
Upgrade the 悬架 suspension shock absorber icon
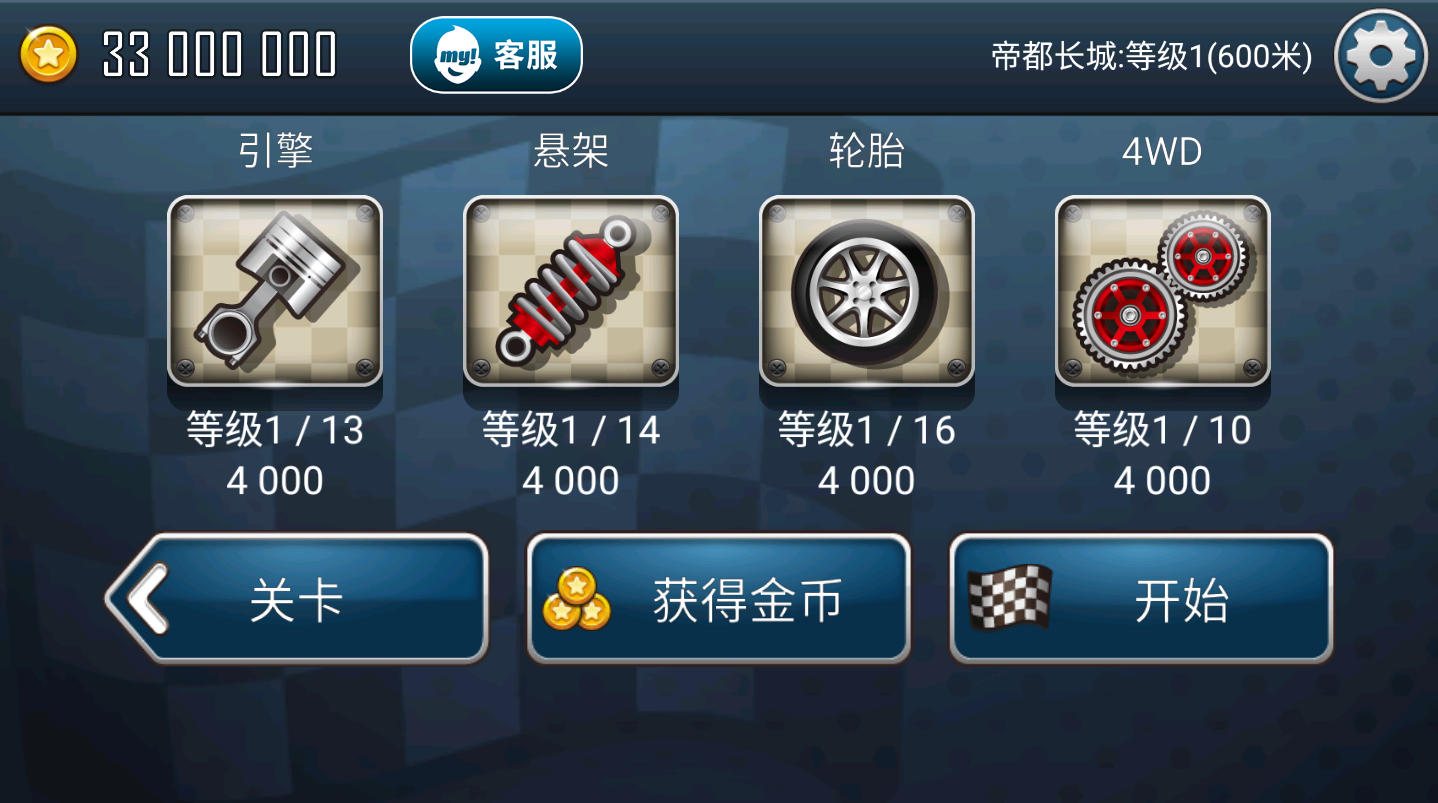(x=571, y=291)
